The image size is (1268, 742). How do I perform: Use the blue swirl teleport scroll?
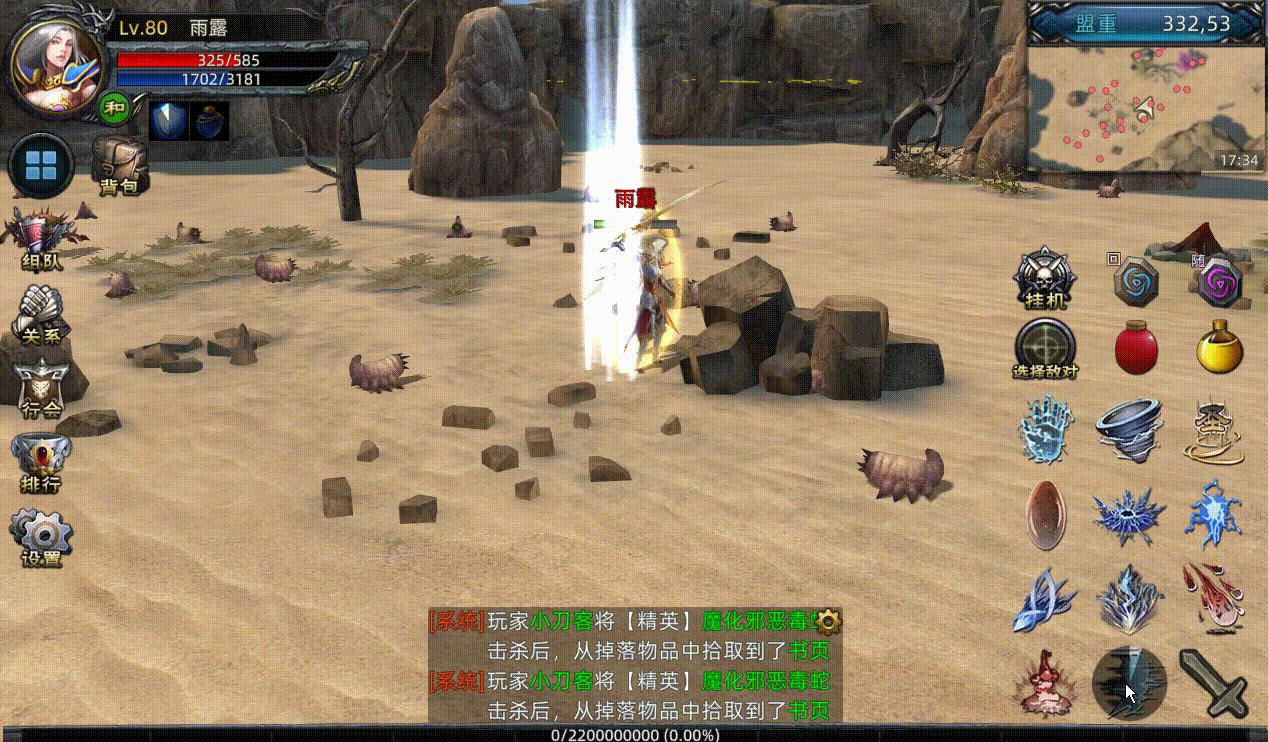pos(1136,282)
